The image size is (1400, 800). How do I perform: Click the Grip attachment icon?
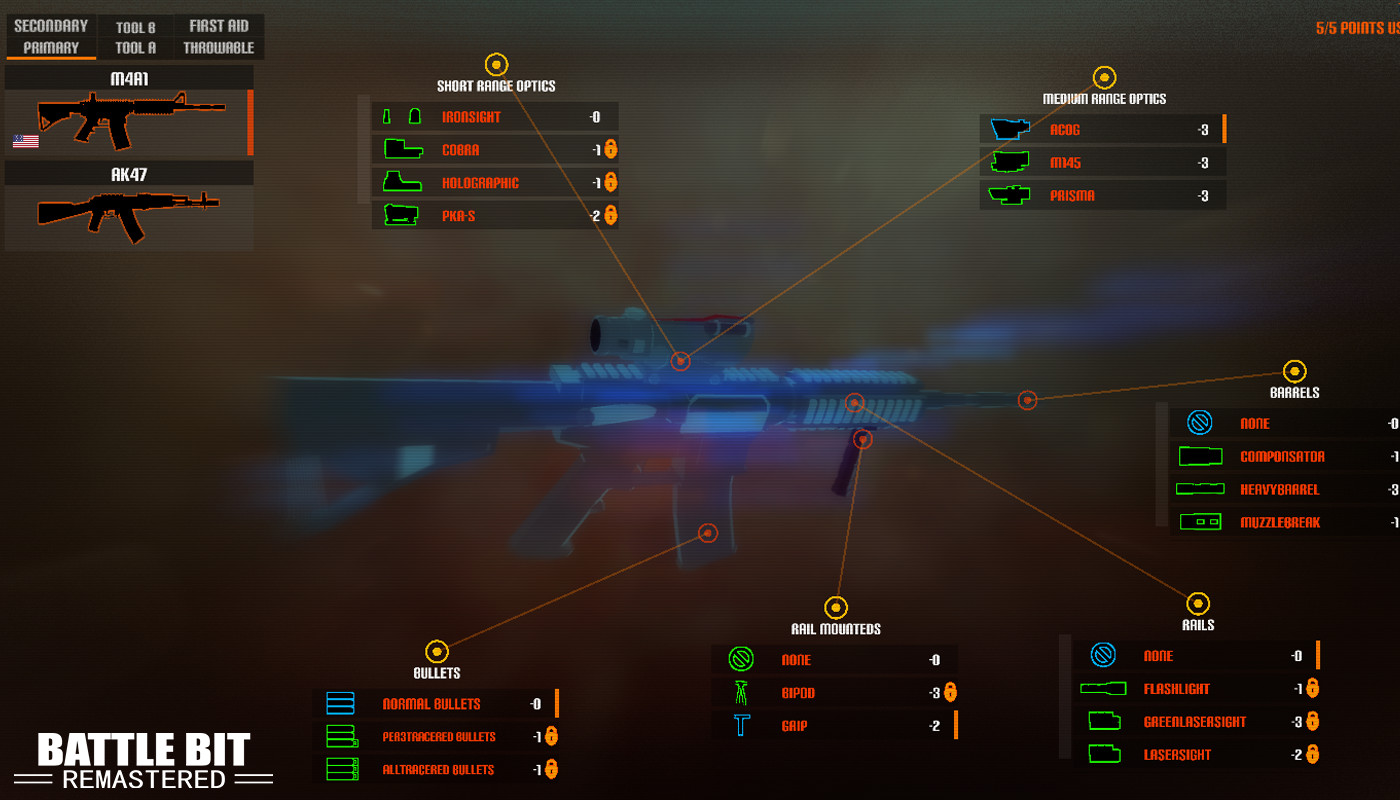[740, 725]
